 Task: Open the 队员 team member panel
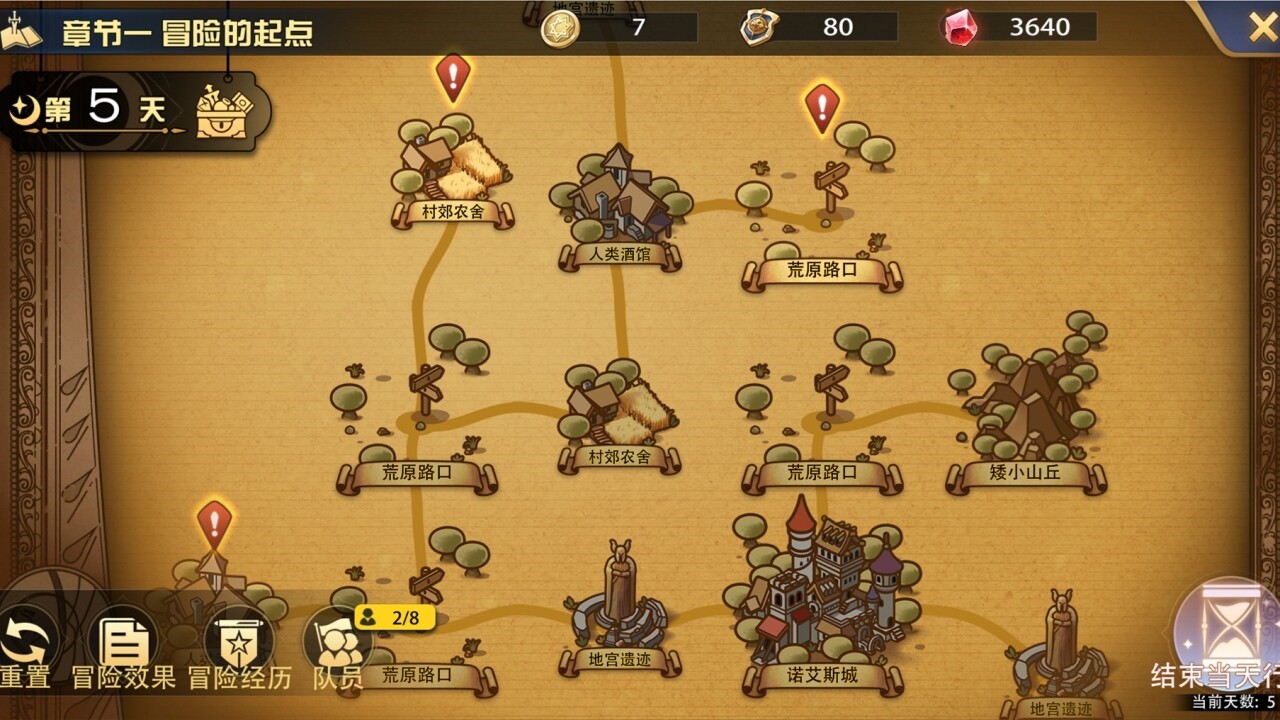(x=340, y=640)
